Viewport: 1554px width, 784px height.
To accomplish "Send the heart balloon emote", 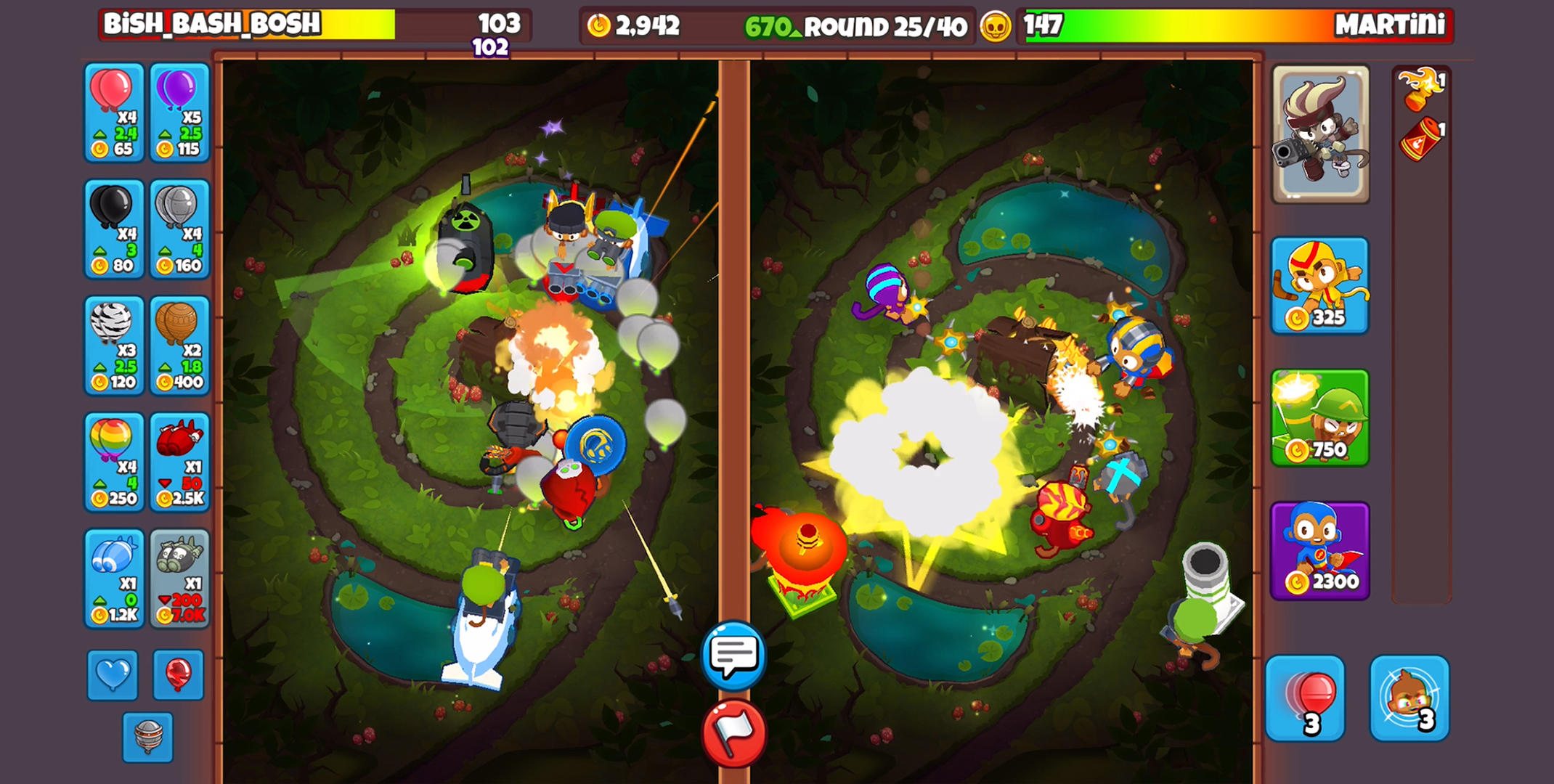I will [x=111, y=674].
